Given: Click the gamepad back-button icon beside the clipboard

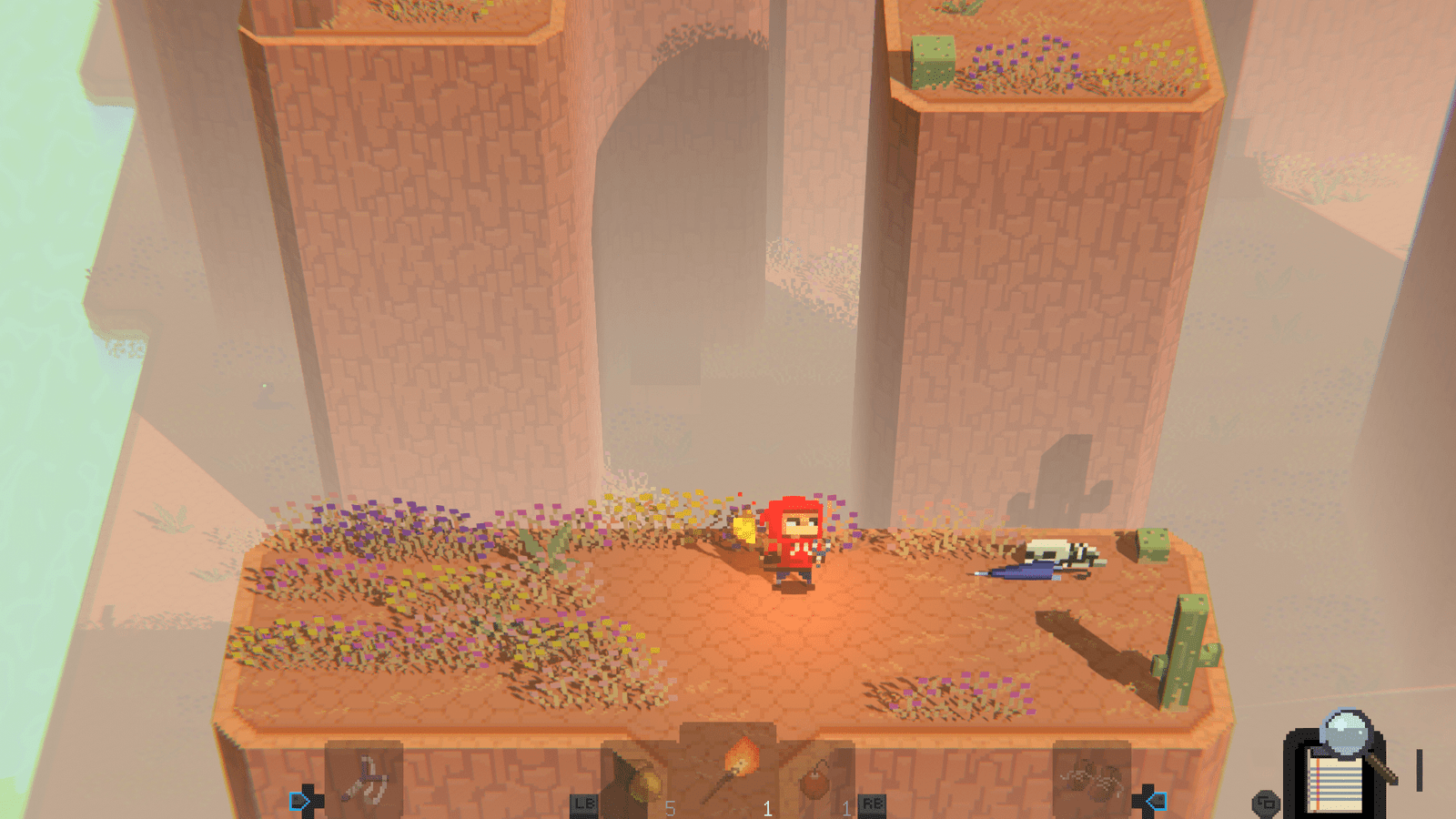Looking at the screenshot, I should [1265, 804].
